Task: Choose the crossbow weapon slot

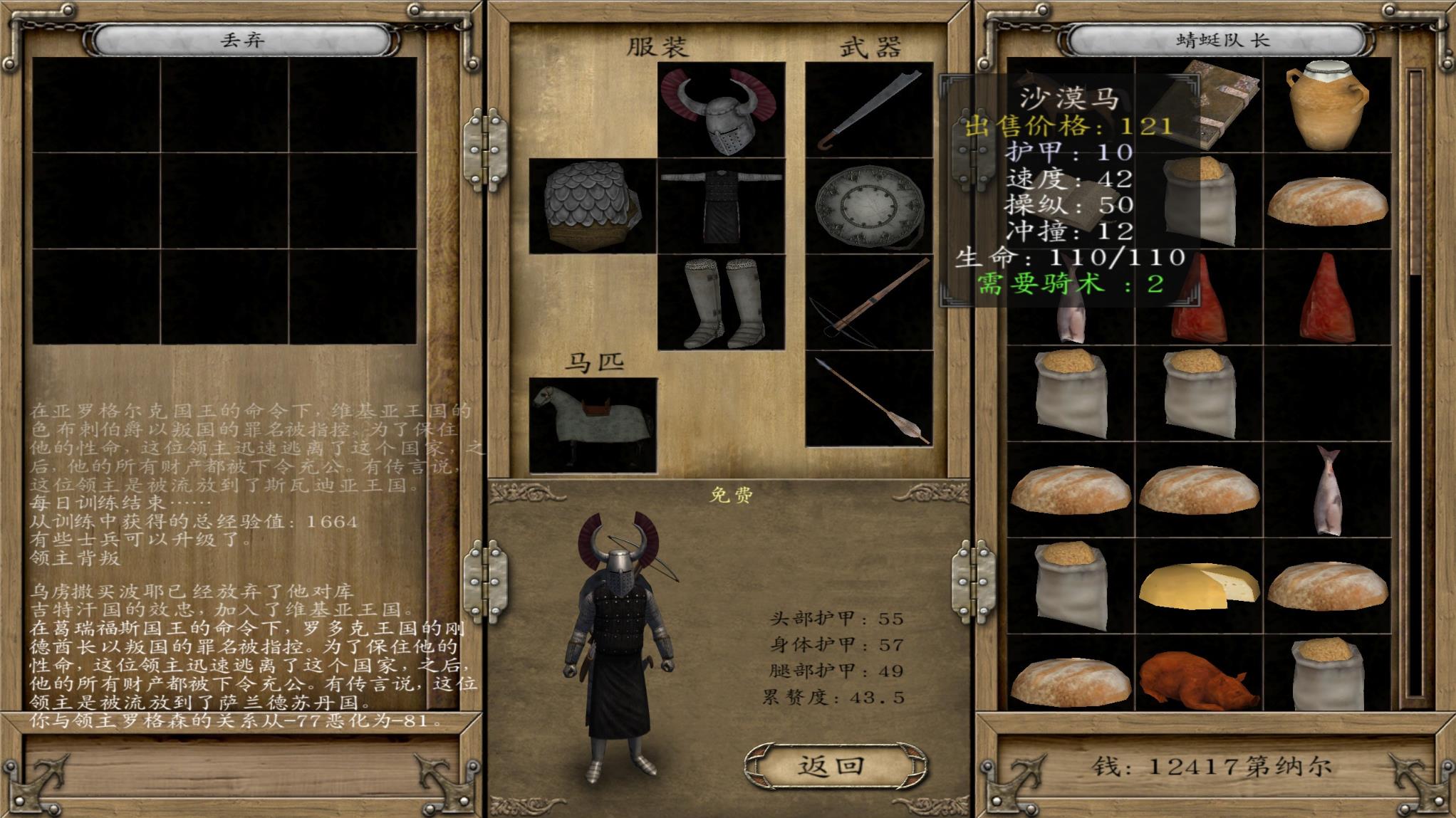Action: tap(869, 303)
